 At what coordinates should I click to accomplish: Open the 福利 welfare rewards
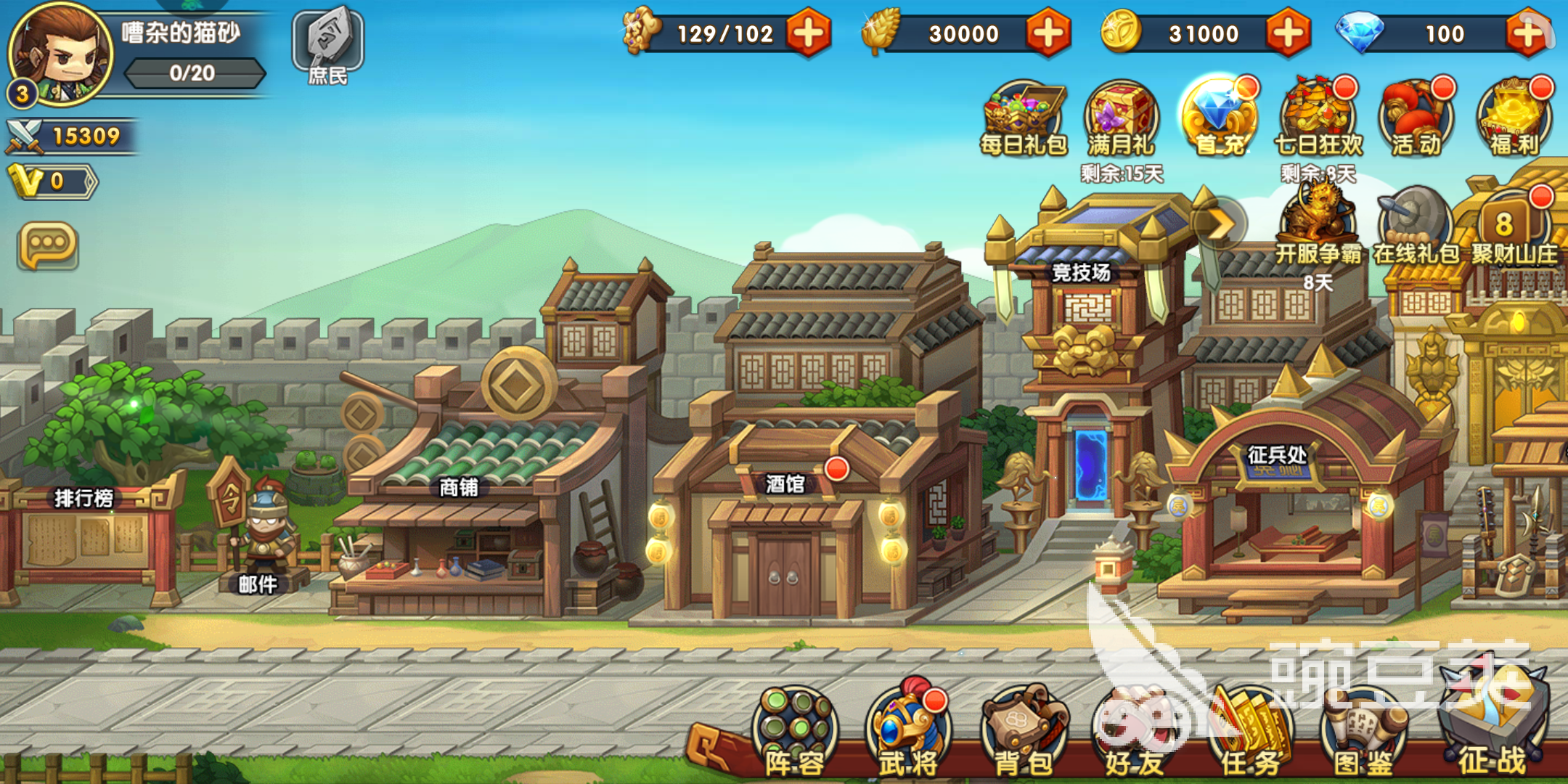tap(1517, 116)
